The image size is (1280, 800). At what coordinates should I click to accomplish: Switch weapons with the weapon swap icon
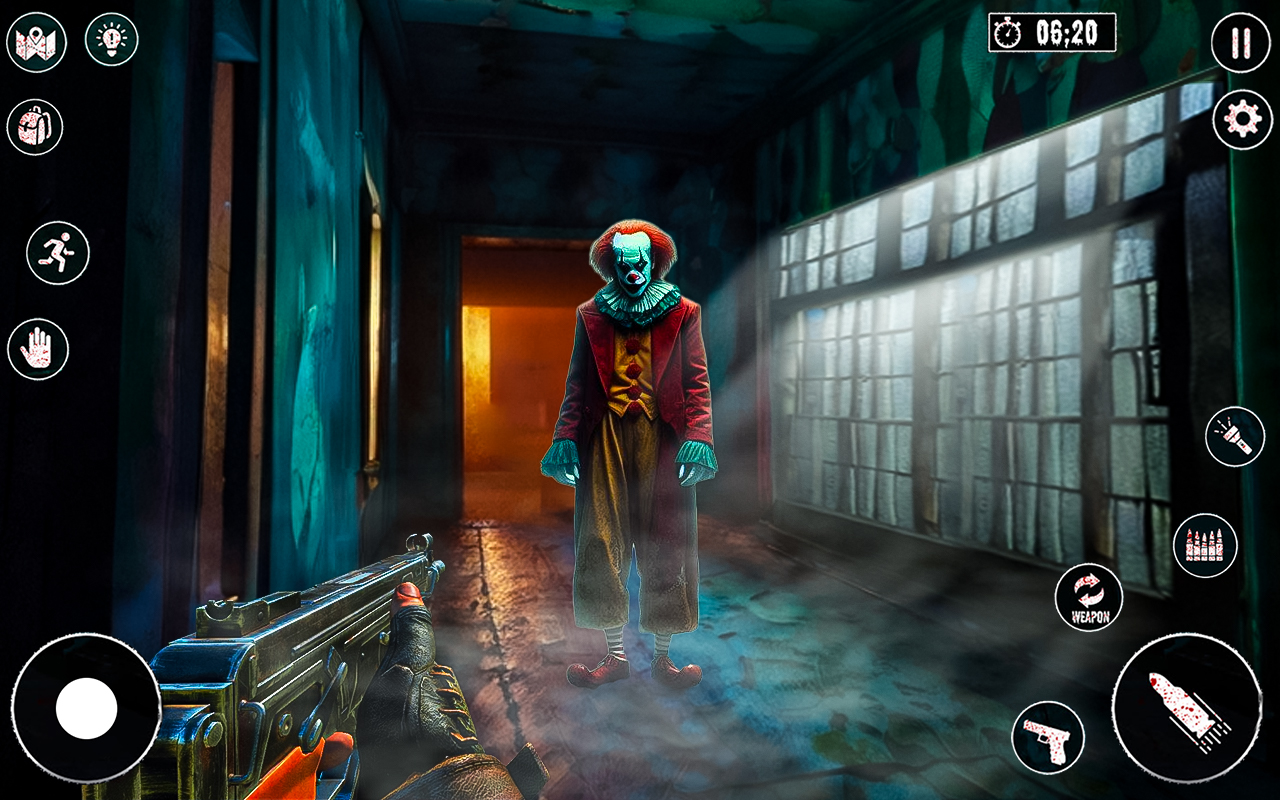[x=1090, y=598]
